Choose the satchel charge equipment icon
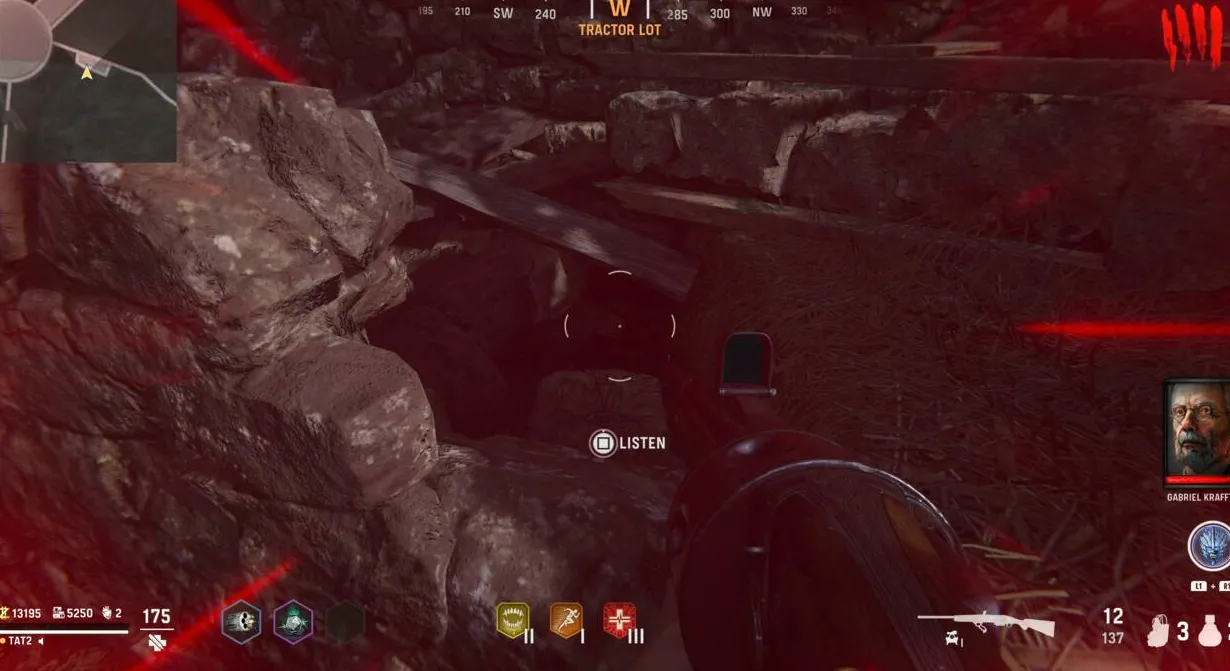 point(1159,630)
